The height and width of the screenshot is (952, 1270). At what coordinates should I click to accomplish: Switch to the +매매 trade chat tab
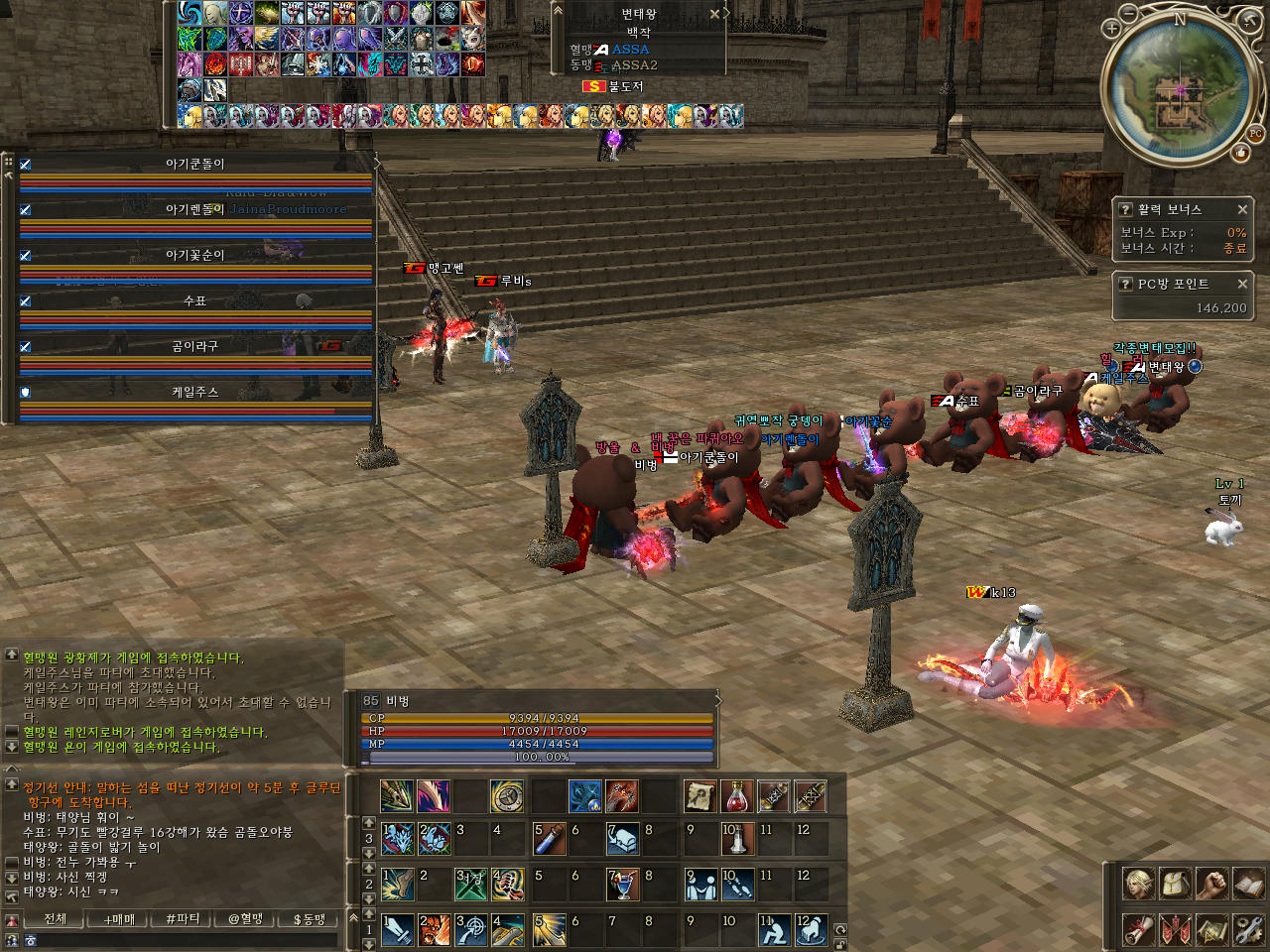click(x=119, y=919)
